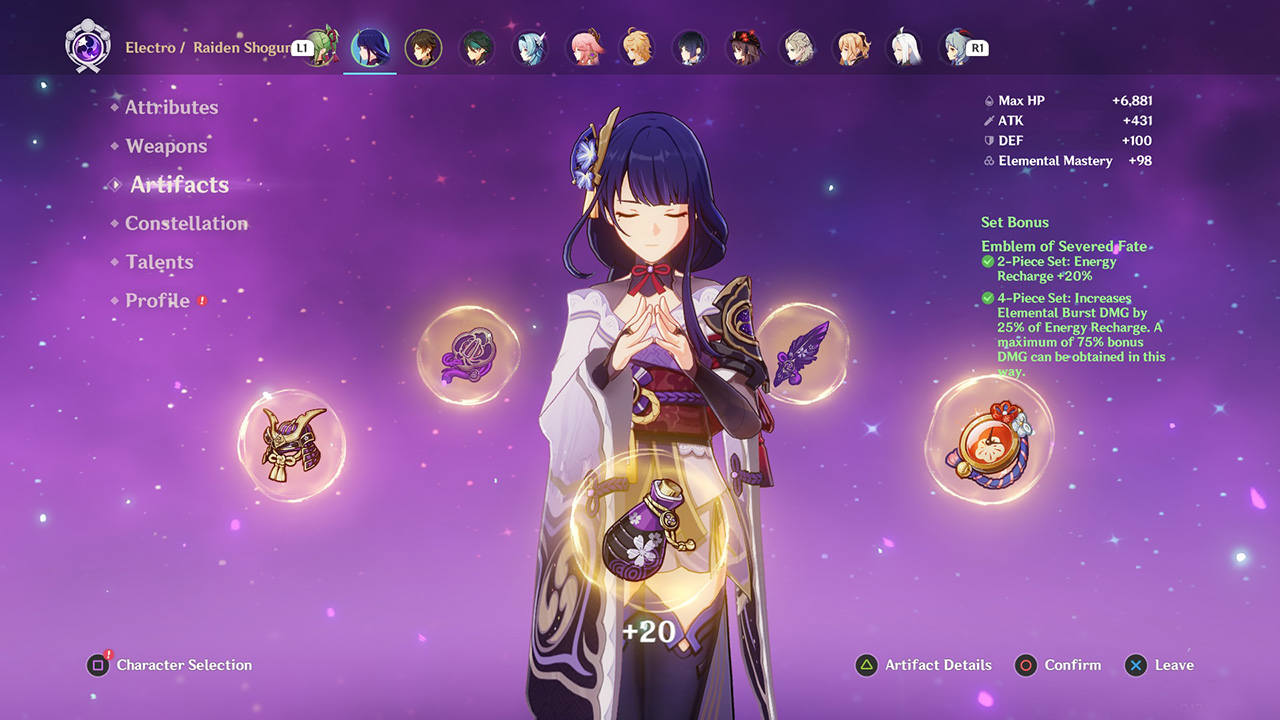The image size is (1280, 720).
Task: Switch to the green-haired character portrait
Action: (x=321, y=48)
